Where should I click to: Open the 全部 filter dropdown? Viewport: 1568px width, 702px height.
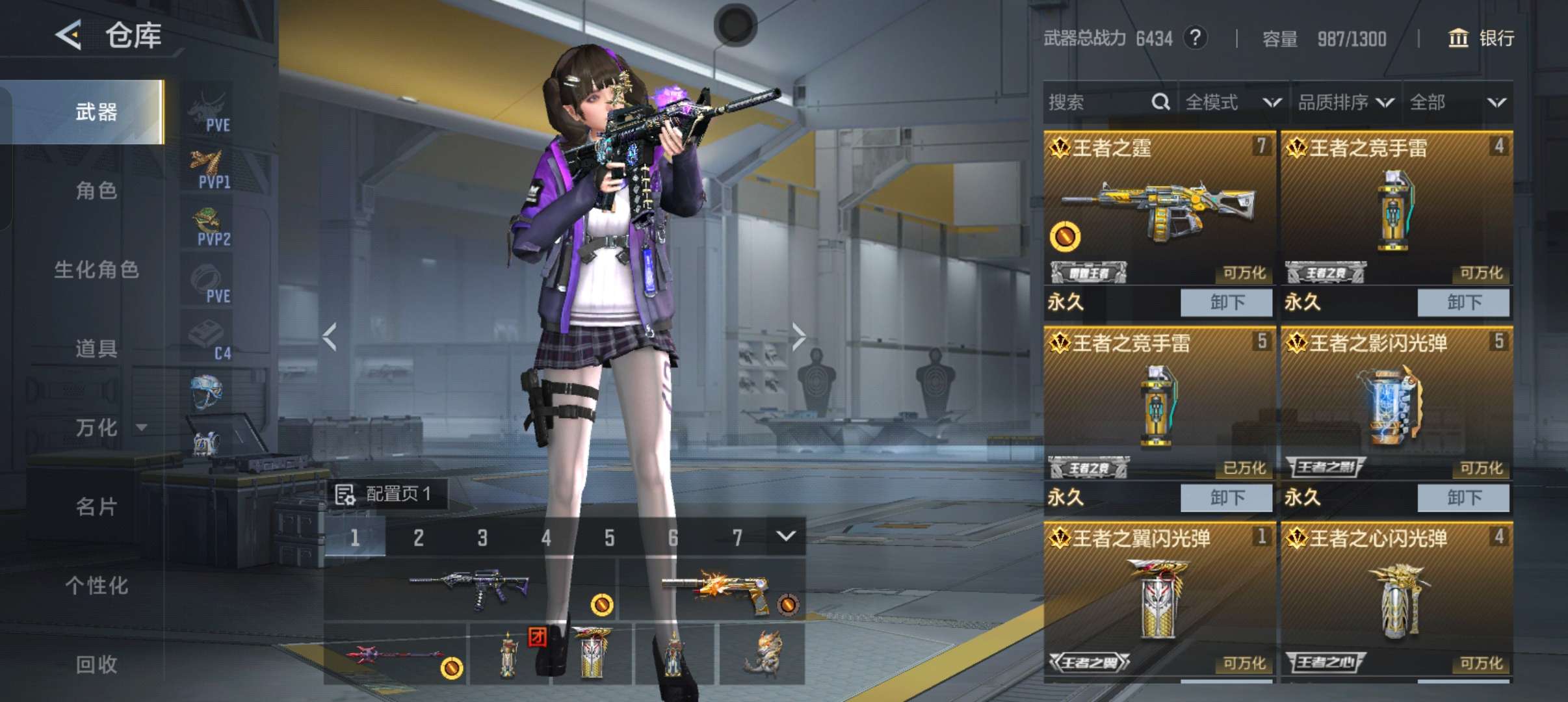(x=1457, y=102)
